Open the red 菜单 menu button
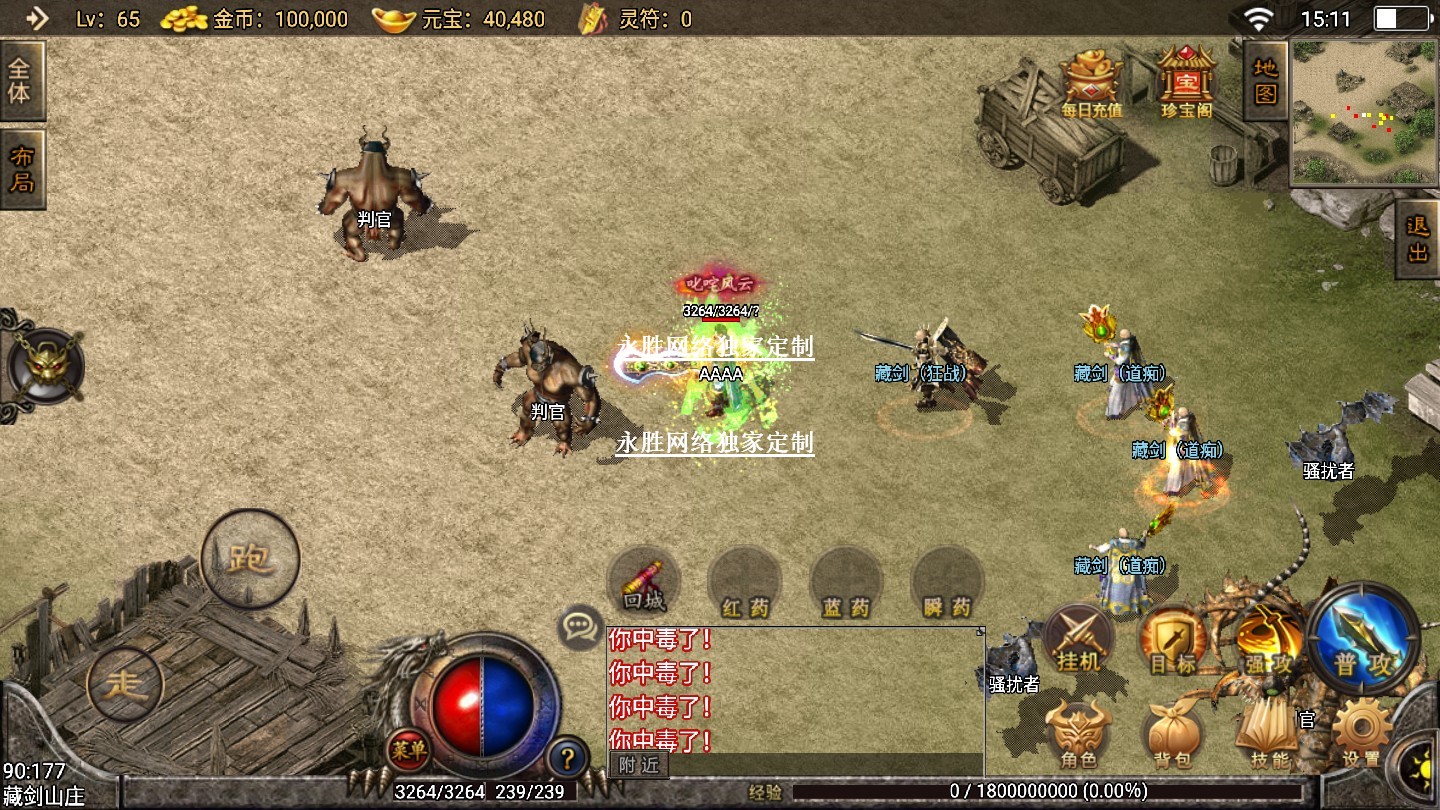Viewport: 1440px width, 810px height. (408, 750)
